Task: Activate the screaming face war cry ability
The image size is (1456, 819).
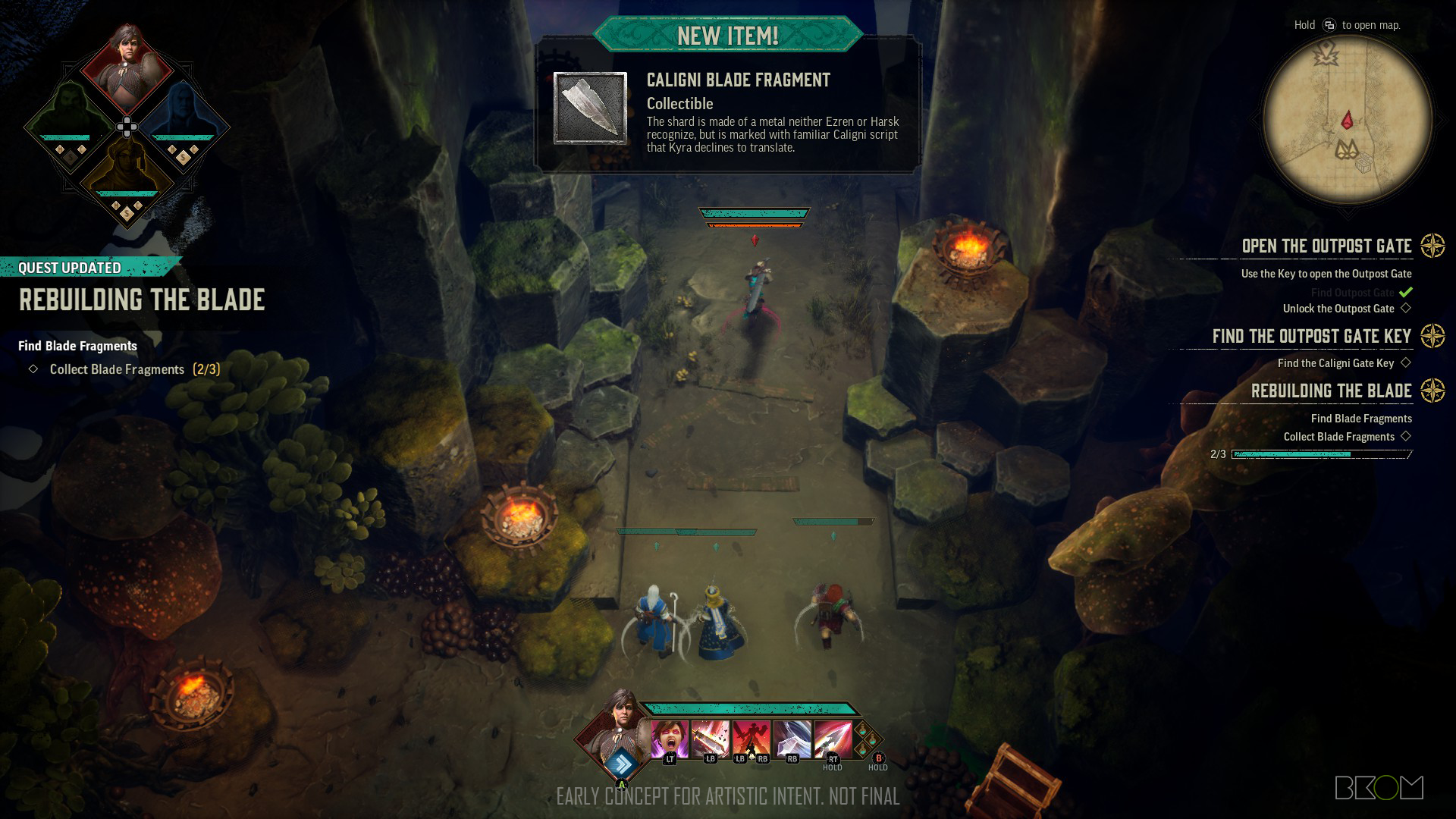Action: [669, 738]
